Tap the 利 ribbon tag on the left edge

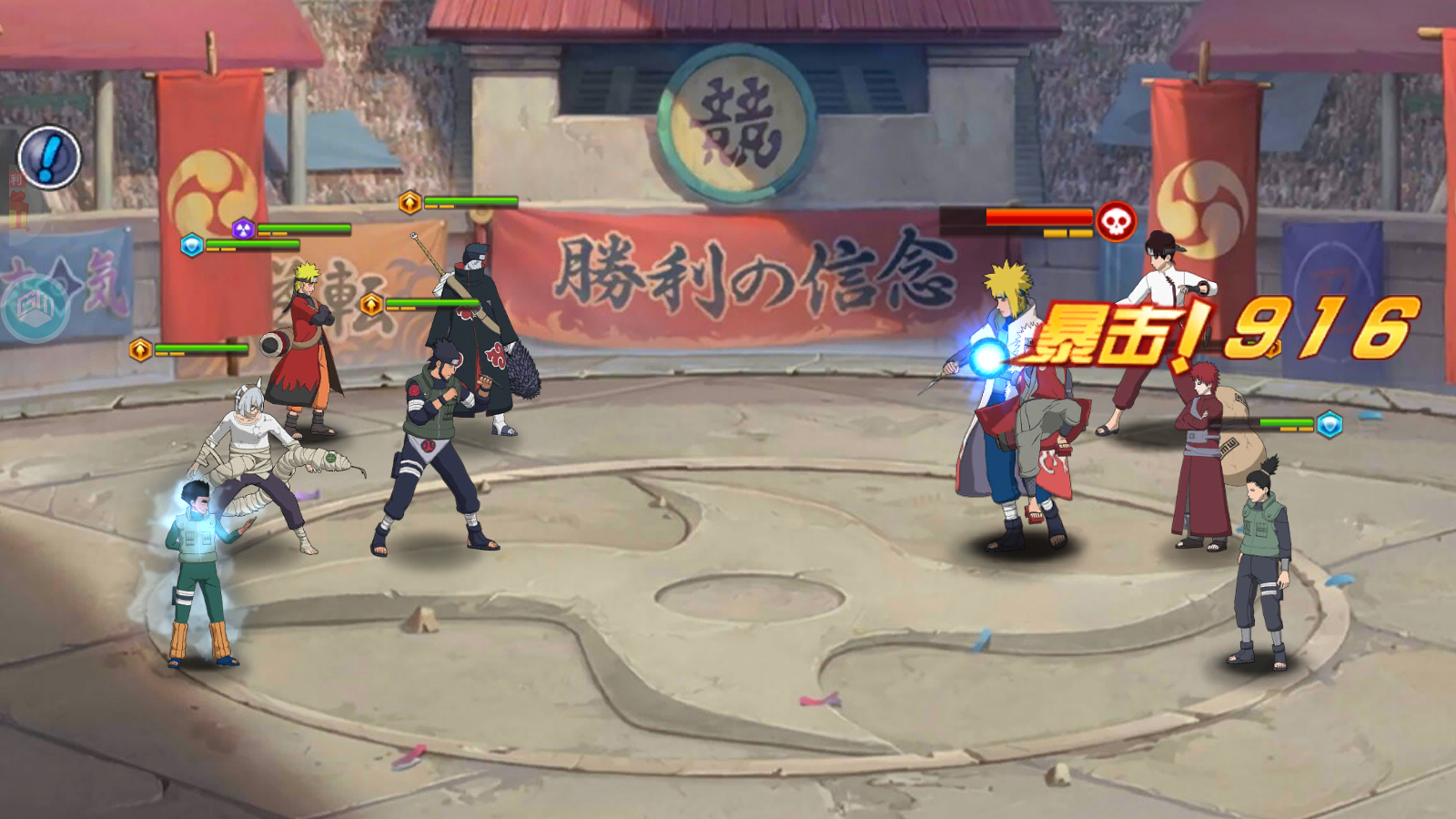tap(18, 177)
